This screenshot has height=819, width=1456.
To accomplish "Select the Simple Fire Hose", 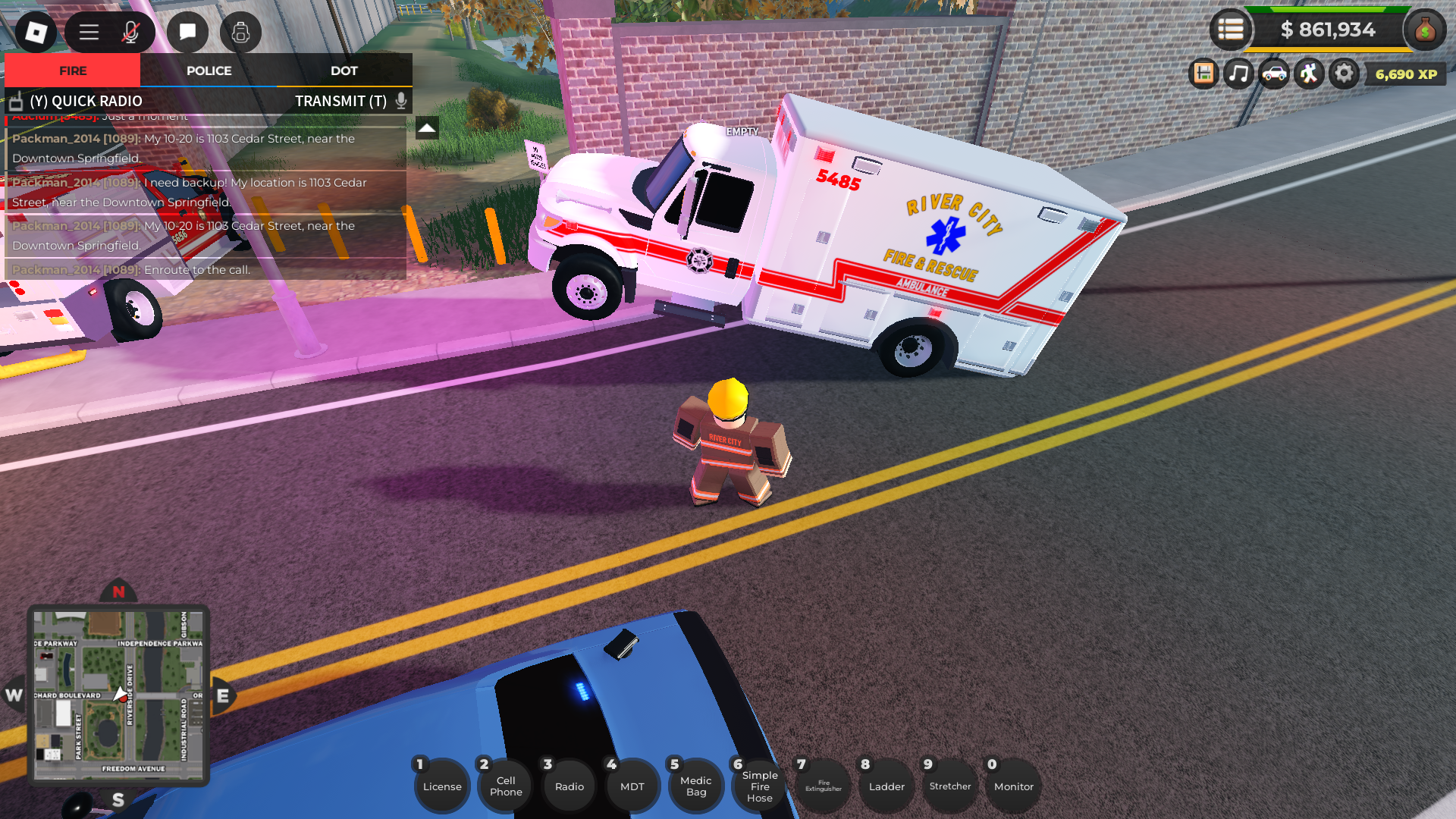I will coord(758,785).
